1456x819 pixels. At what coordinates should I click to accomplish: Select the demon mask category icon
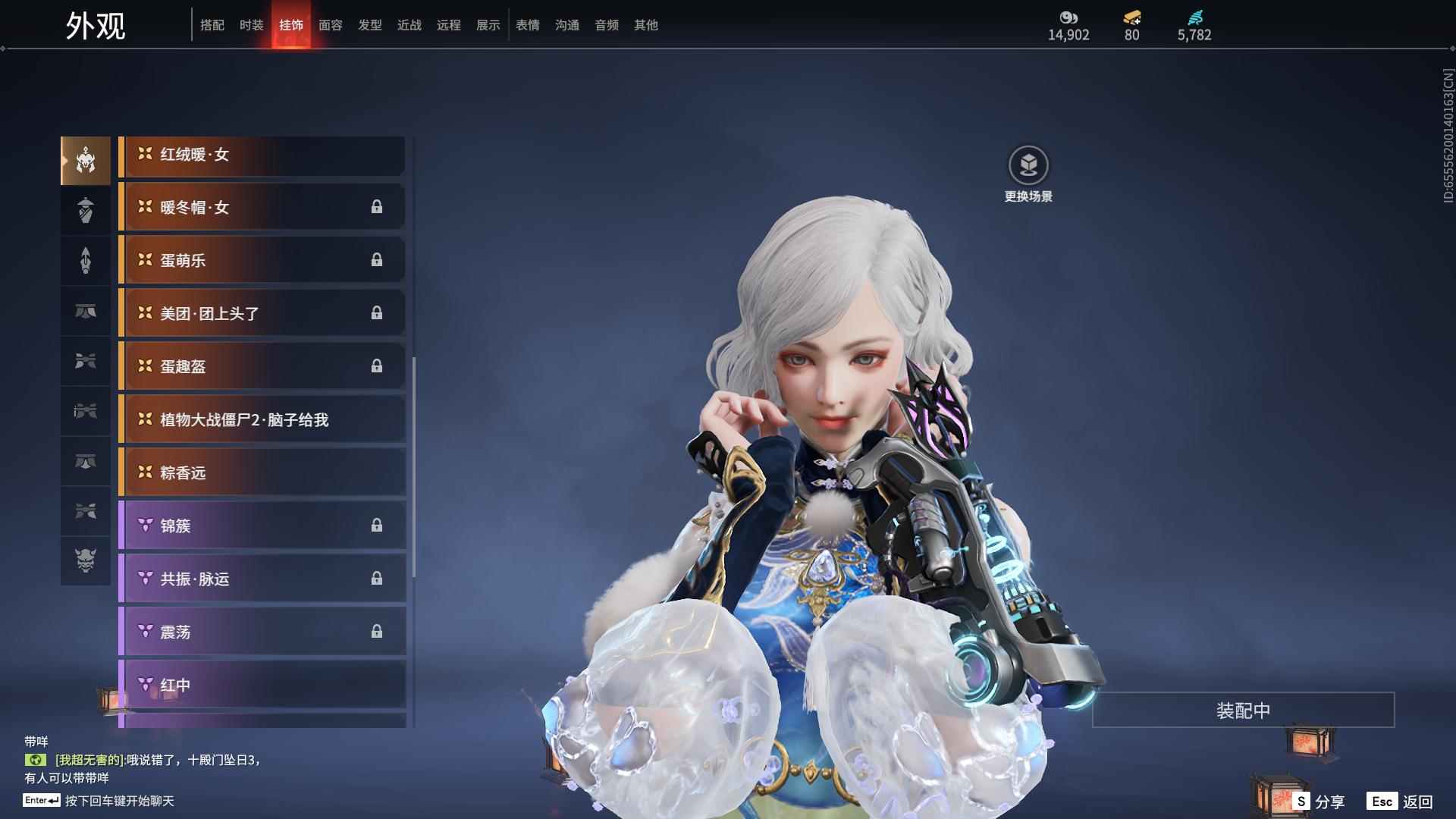point(86,560)
